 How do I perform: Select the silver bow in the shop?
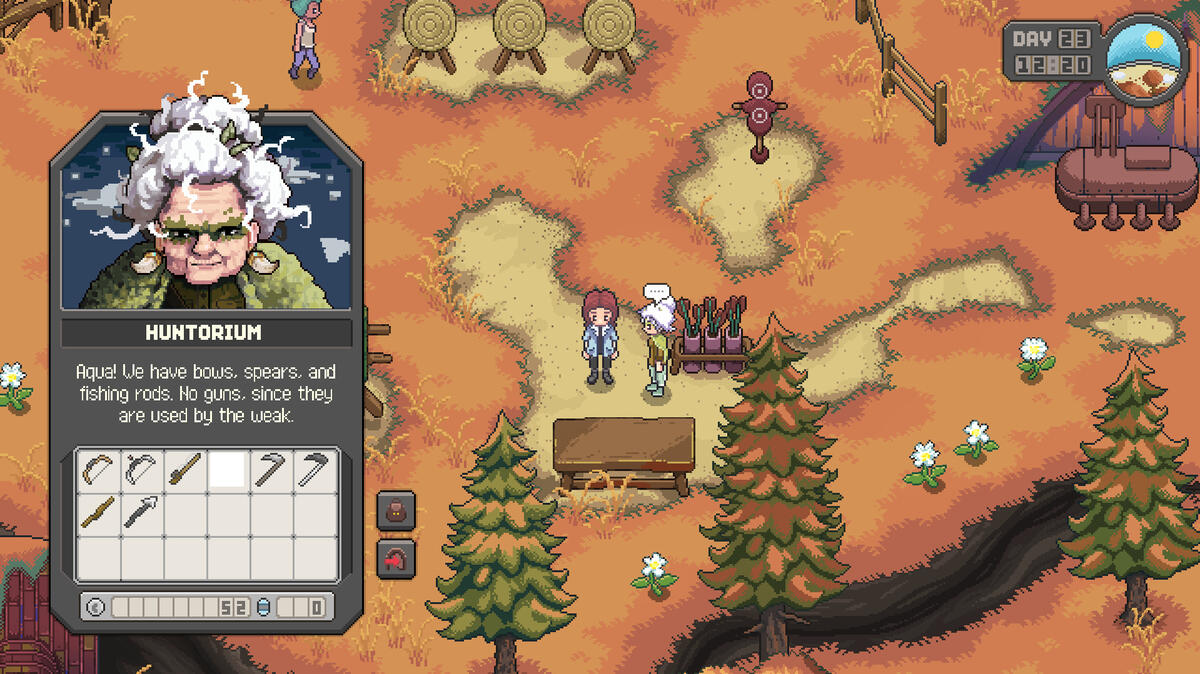[x=142, y=470]
